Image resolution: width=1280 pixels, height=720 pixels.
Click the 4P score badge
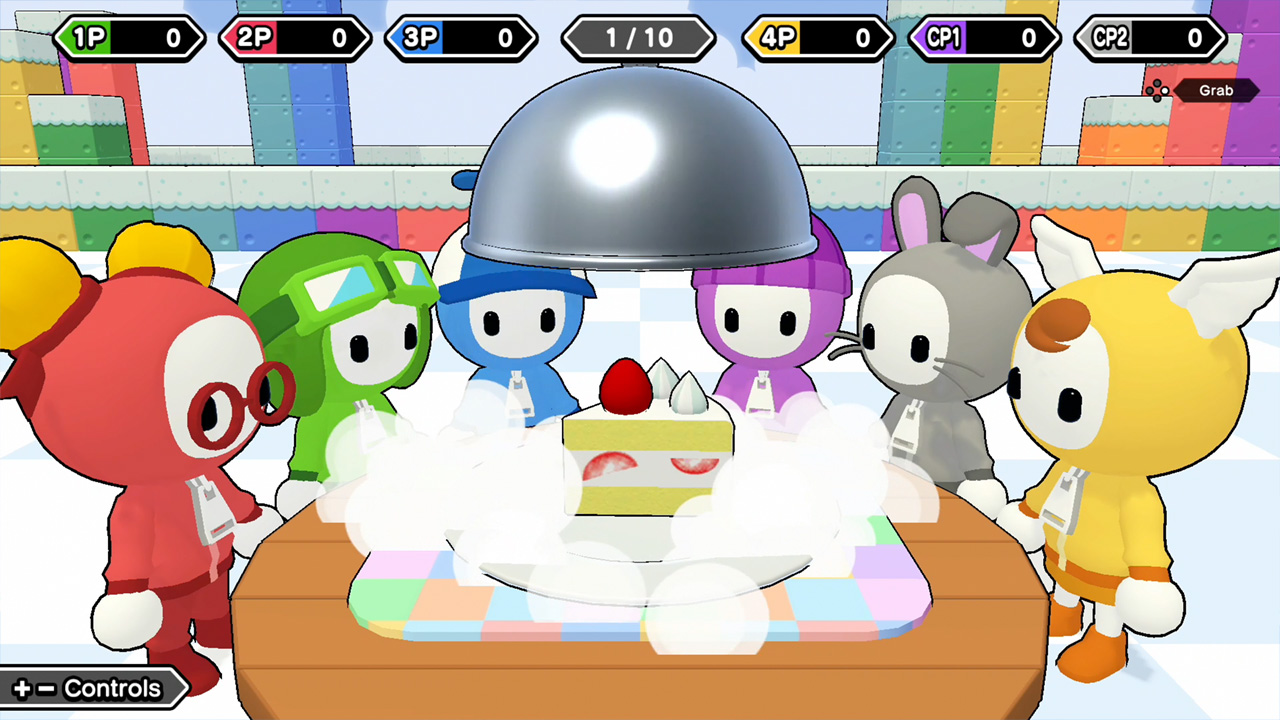point(816,38)
